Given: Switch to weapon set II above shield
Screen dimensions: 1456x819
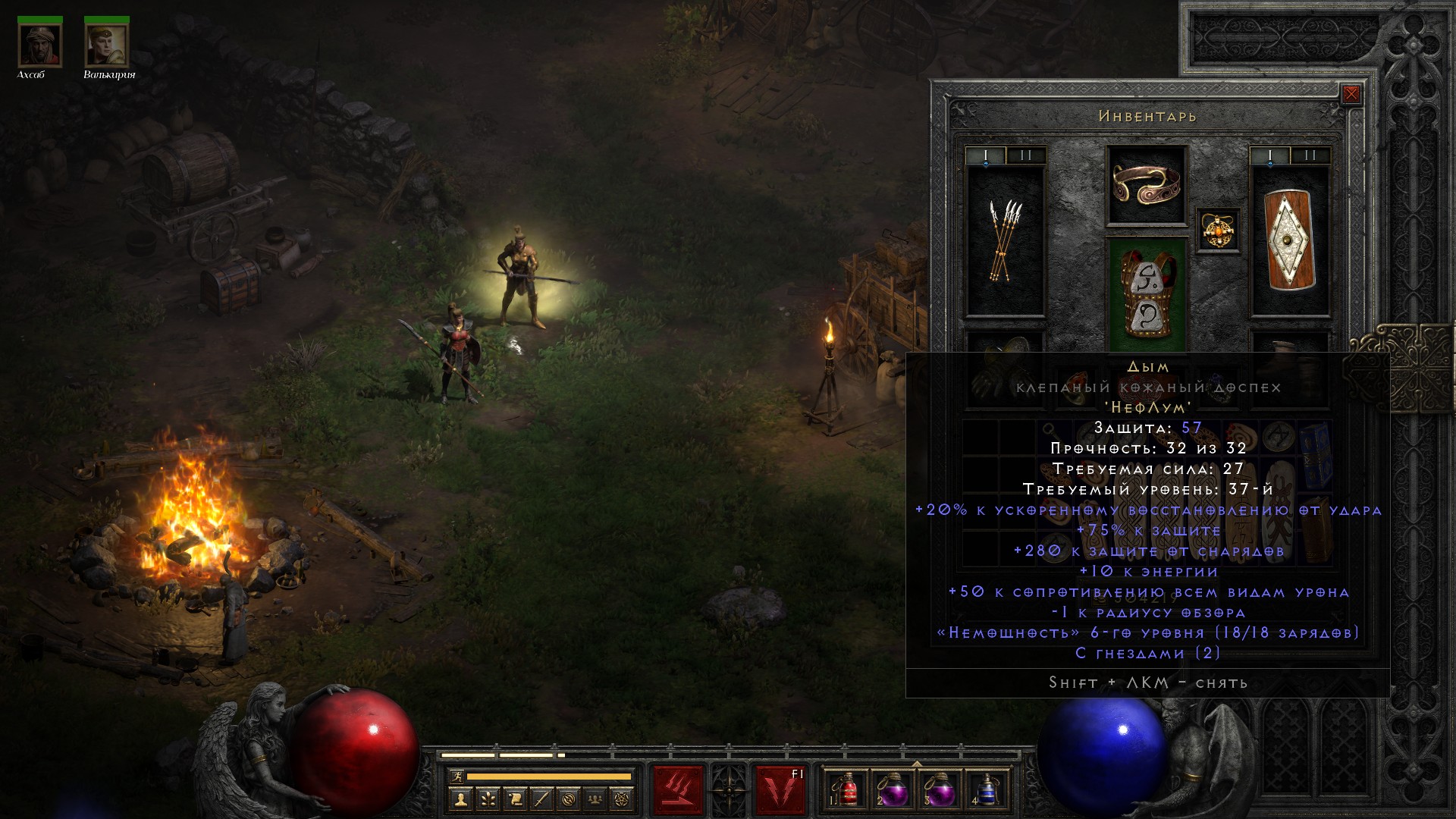Looking at the screenshot, I should coord(1310,155).
